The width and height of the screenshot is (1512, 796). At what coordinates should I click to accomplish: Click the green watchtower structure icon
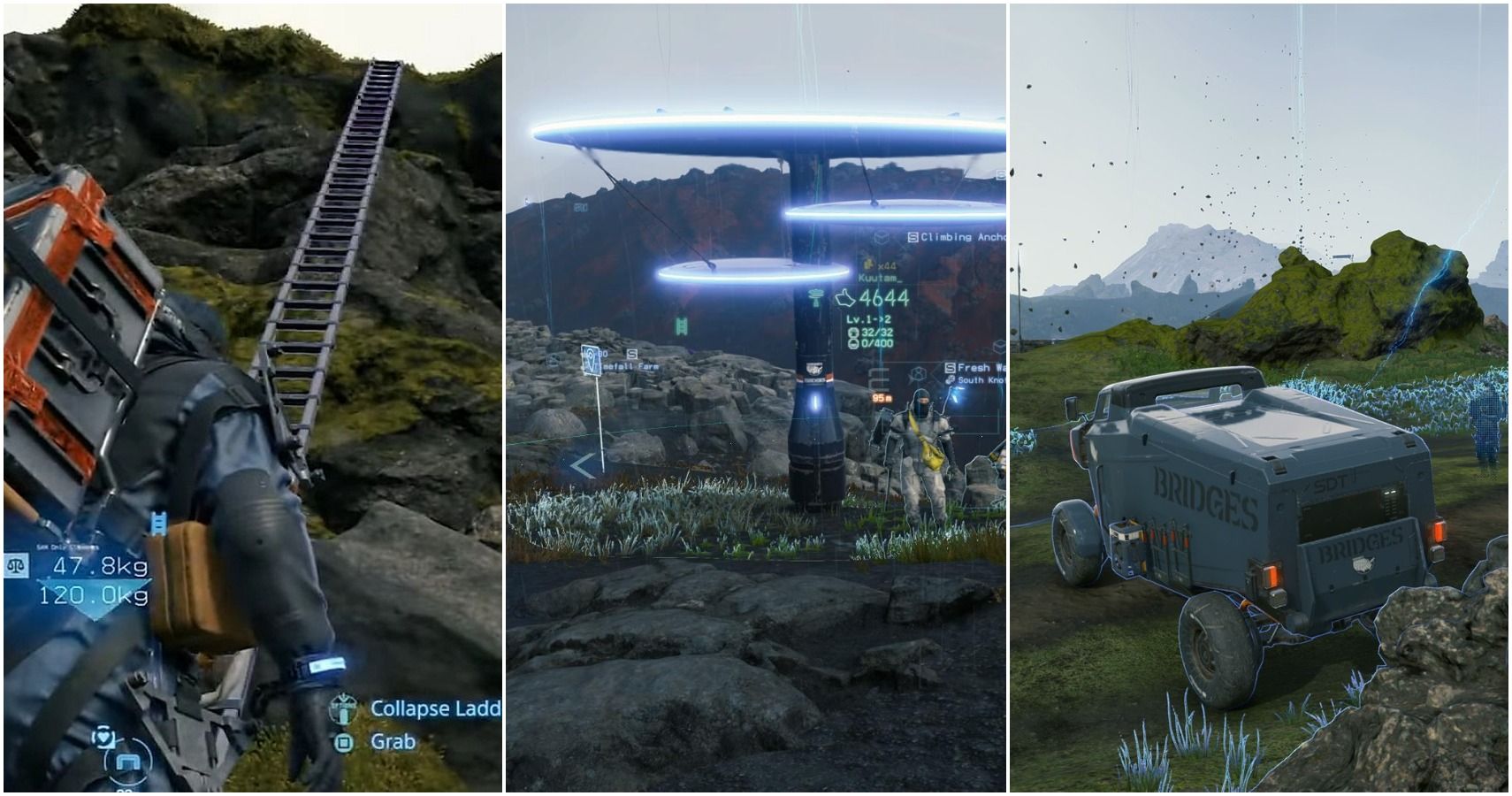816,297
